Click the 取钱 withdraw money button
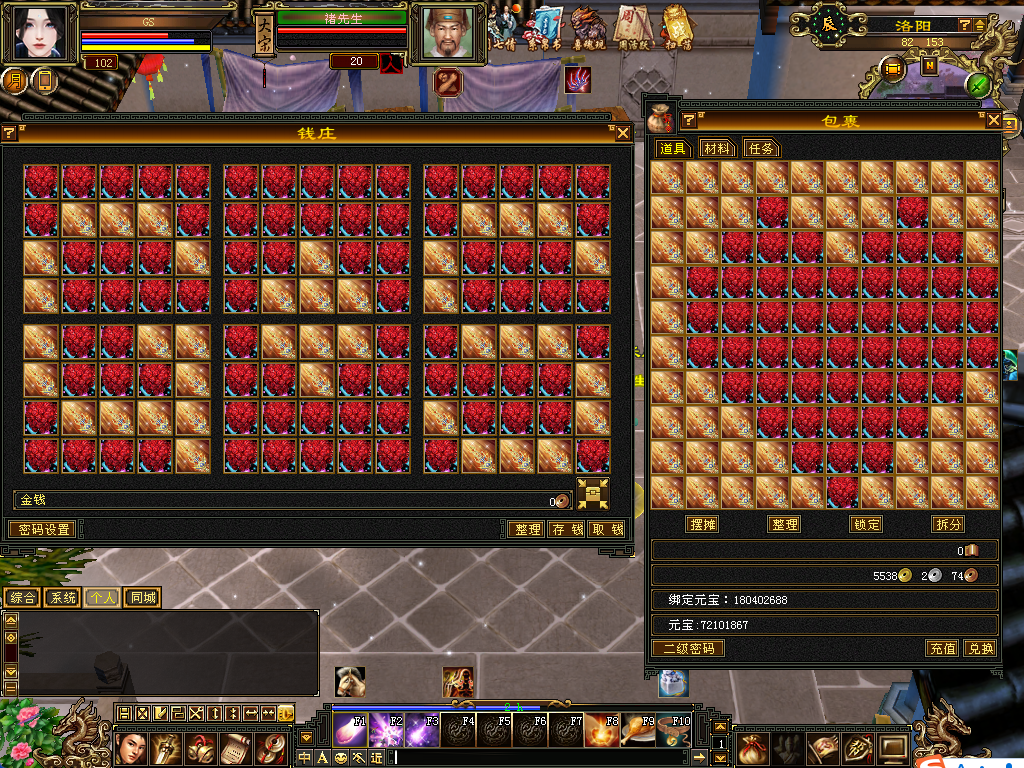The image size is (1024, 768). point(607,529)
